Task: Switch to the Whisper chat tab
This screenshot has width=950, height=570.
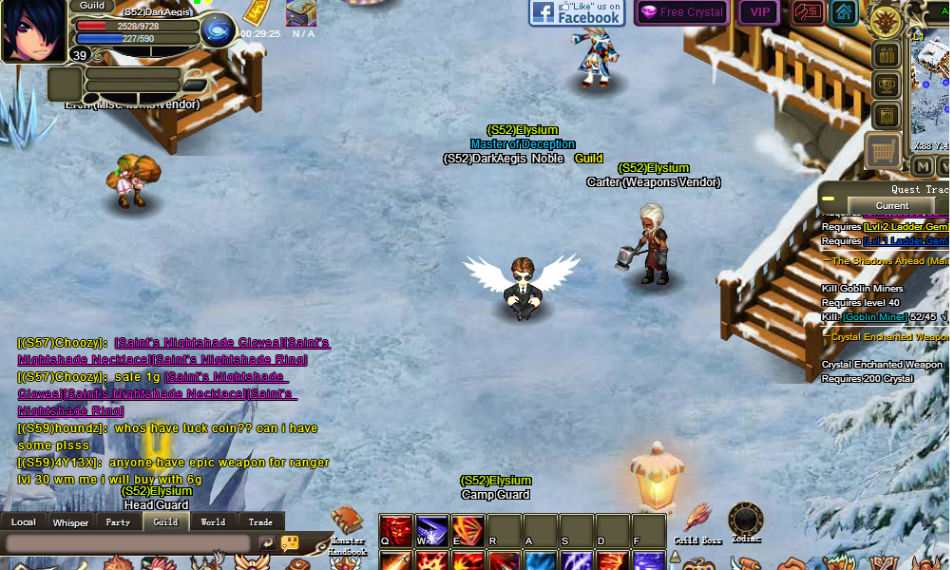Action: 71,522
